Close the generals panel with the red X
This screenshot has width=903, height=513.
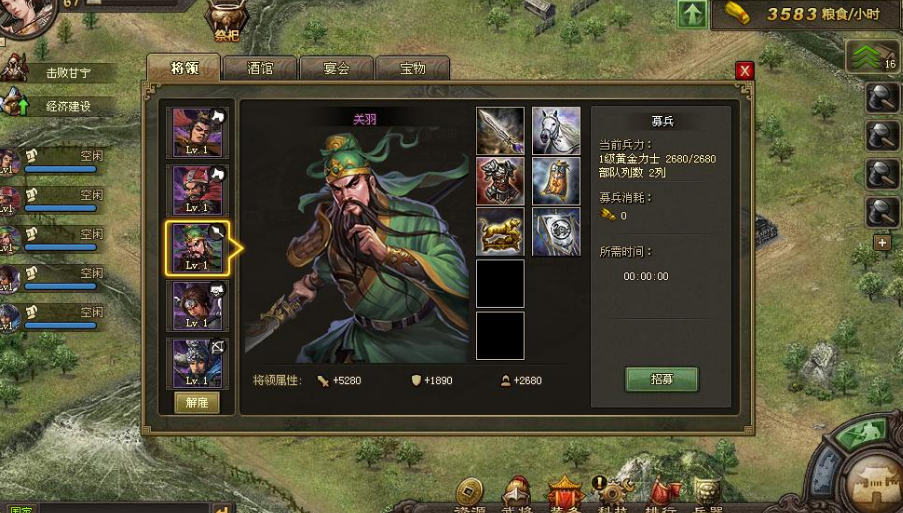pos(744,70)
